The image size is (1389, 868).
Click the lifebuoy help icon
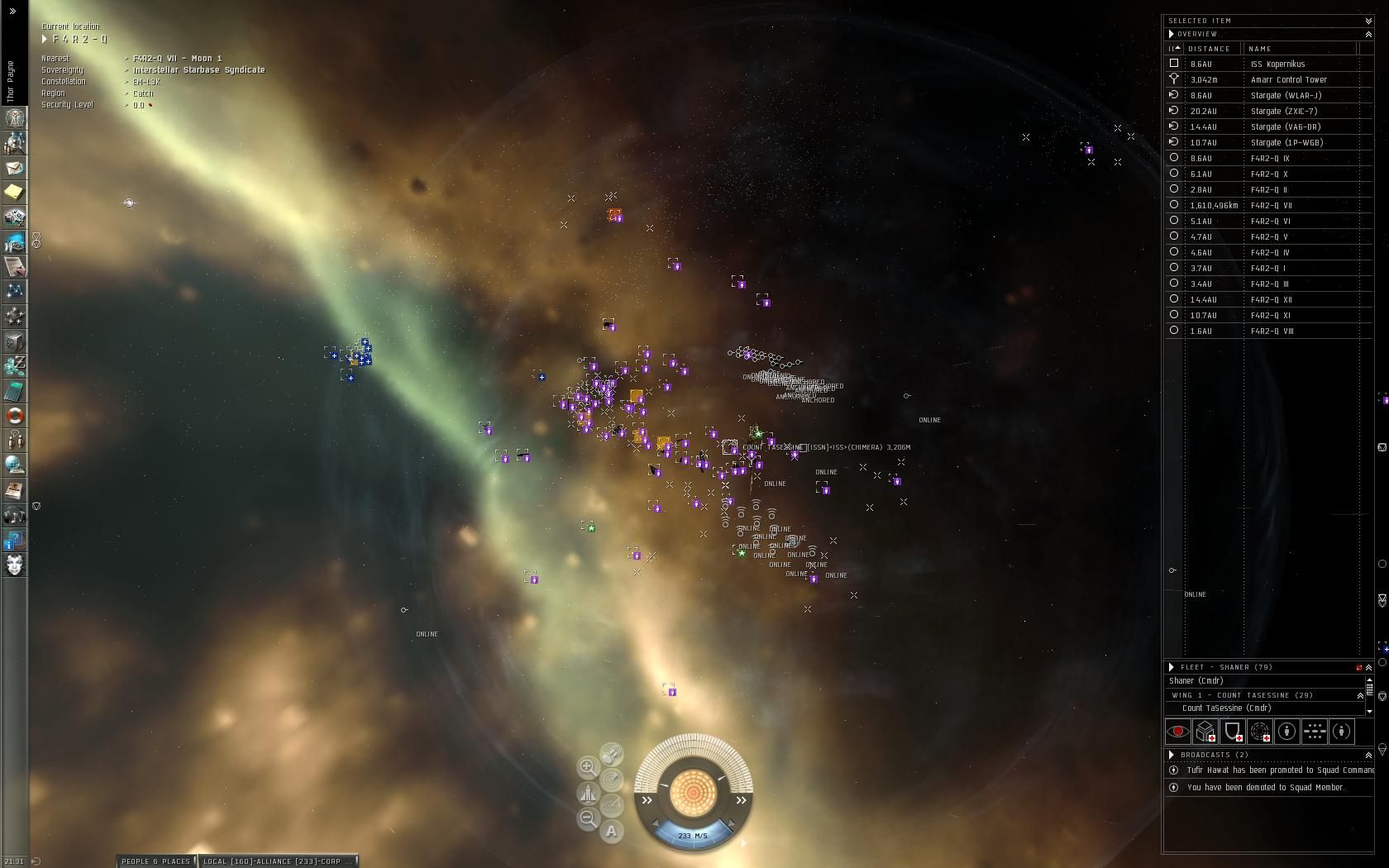coord(15,416)
